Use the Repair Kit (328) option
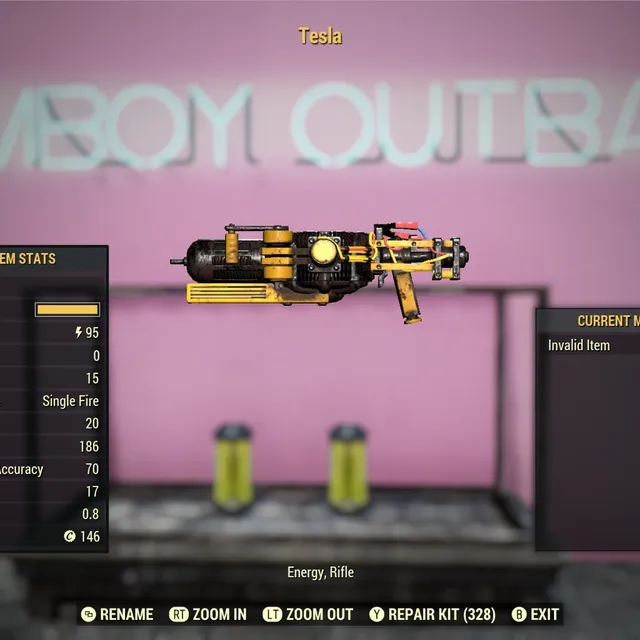This screenshot has height=640, width=640. [432, 614]
